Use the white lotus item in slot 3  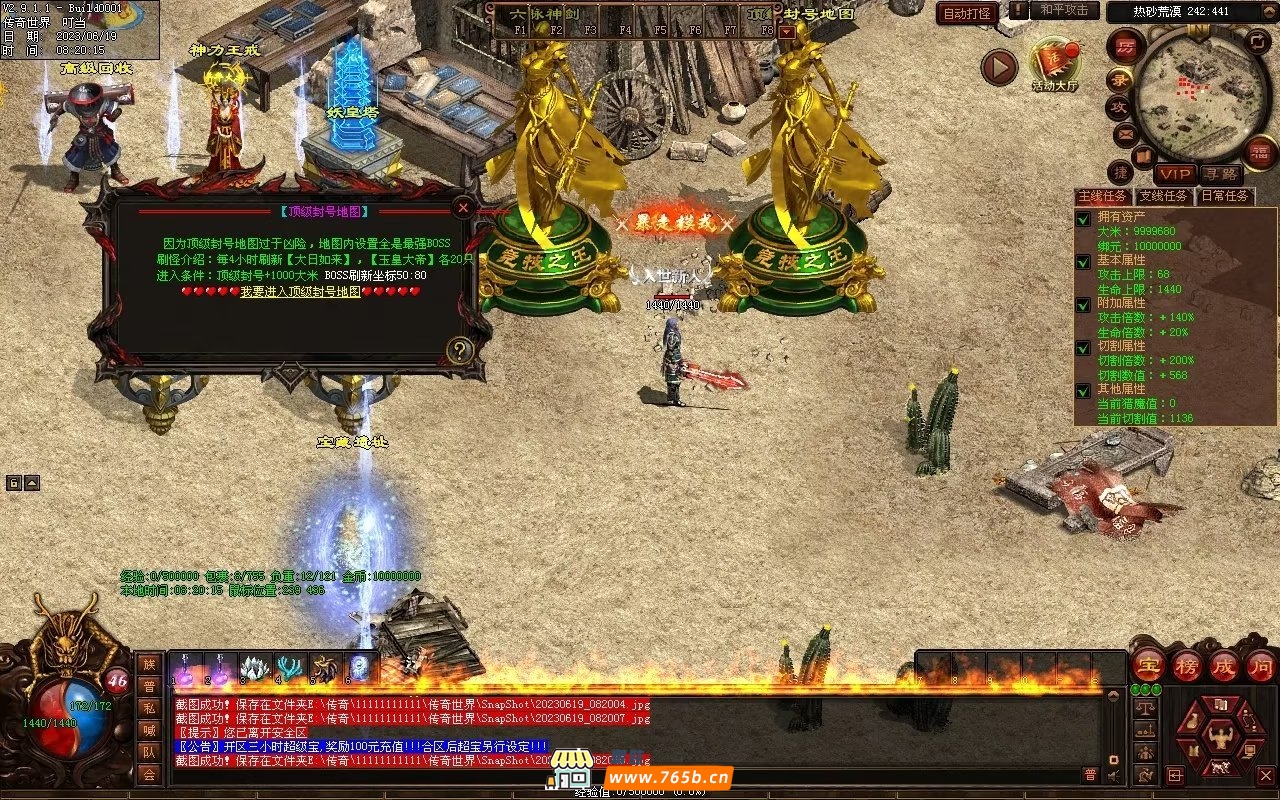(254, 668)
